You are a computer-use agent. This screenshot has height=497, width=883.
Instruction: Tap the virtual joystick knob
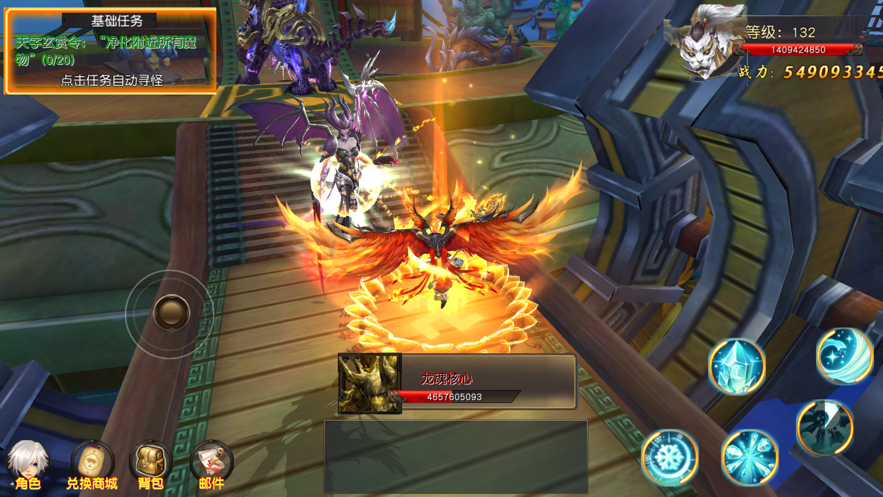(171, 312)
